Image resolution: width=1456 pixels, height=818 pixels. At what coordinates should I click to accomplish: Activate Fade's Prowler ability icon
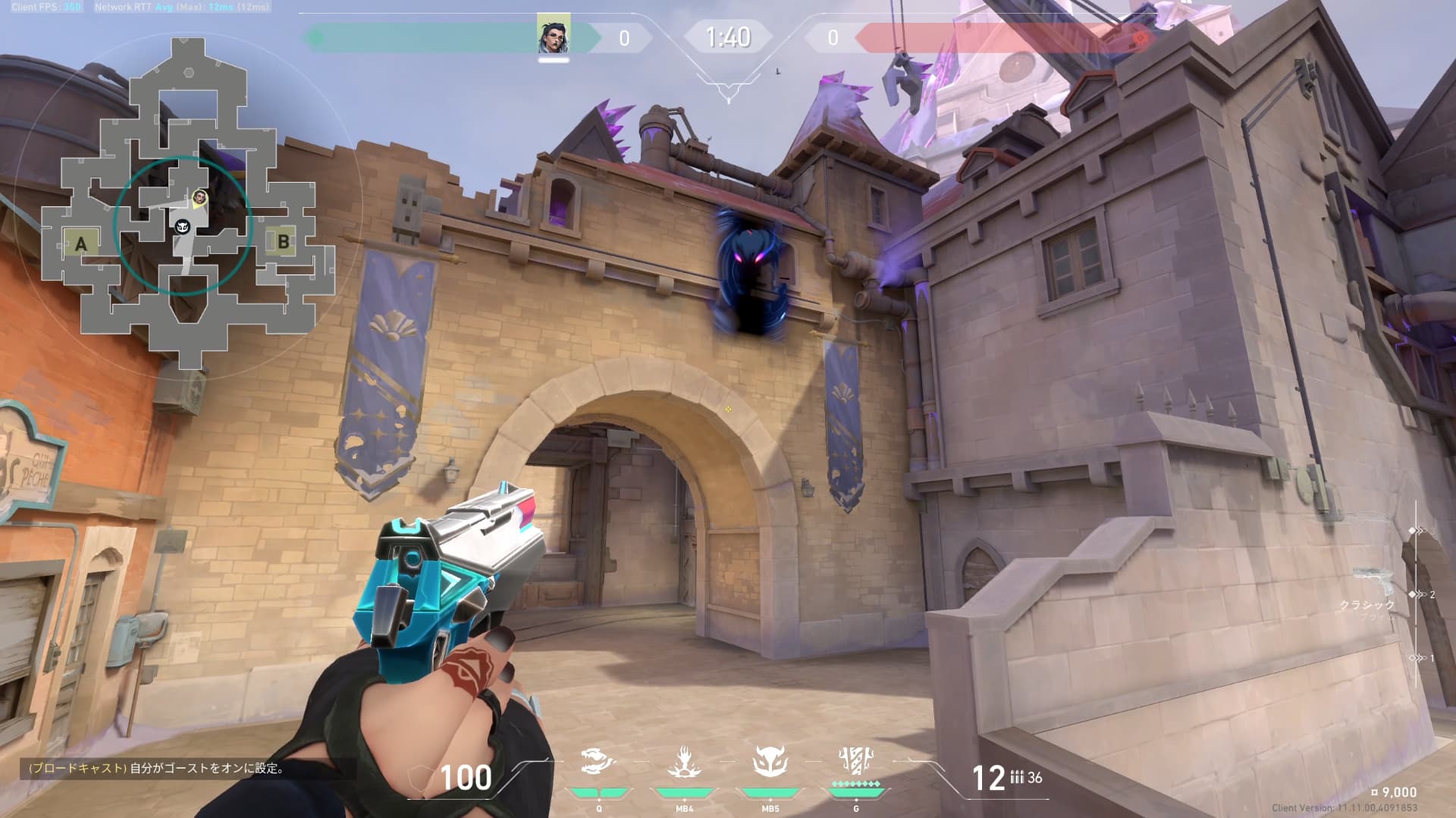click(598, 761)
